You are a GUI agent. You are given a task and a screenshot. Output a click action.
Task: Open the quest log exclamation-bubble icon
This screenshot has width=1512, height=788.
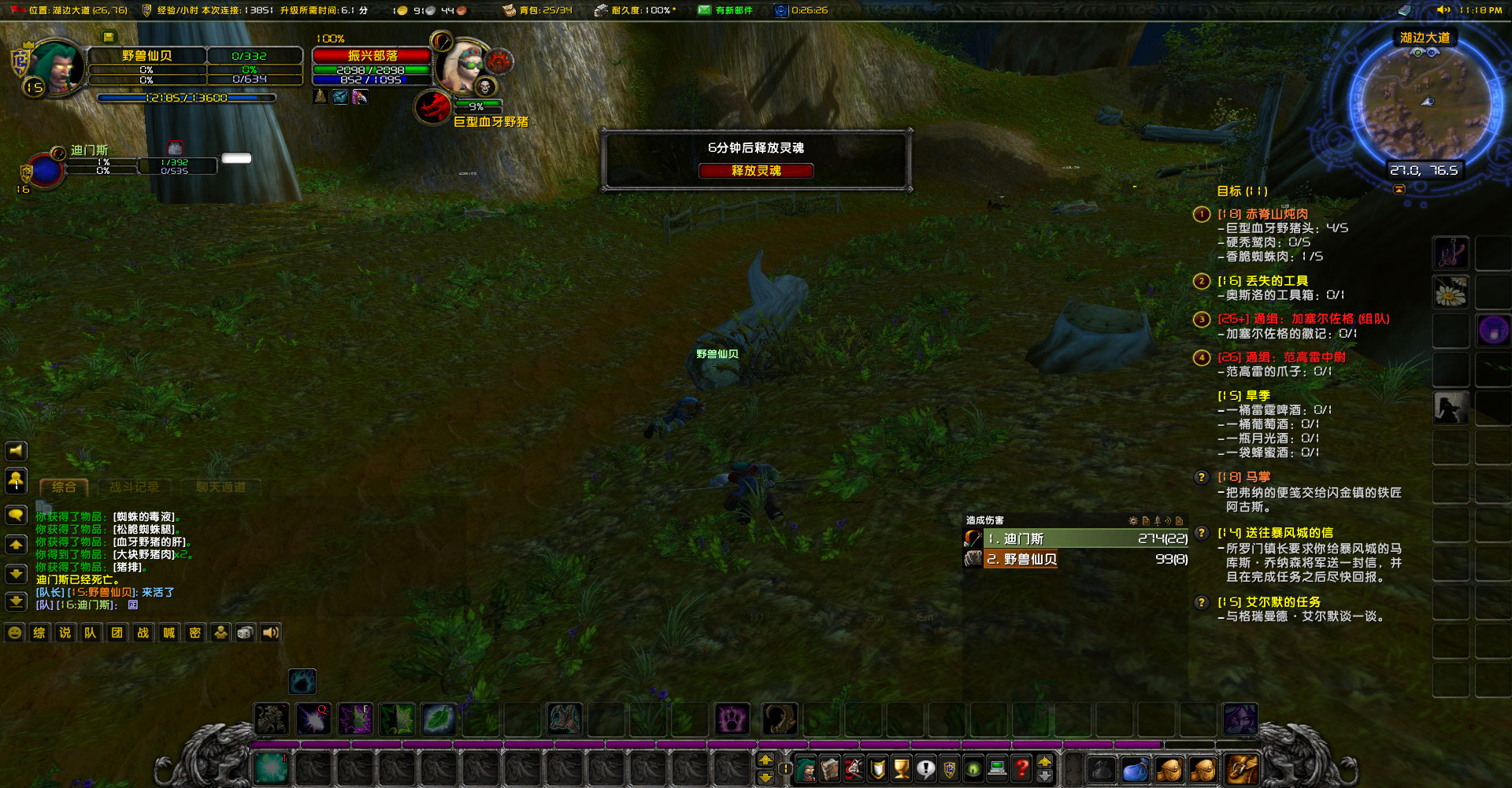tap(925, 768)
